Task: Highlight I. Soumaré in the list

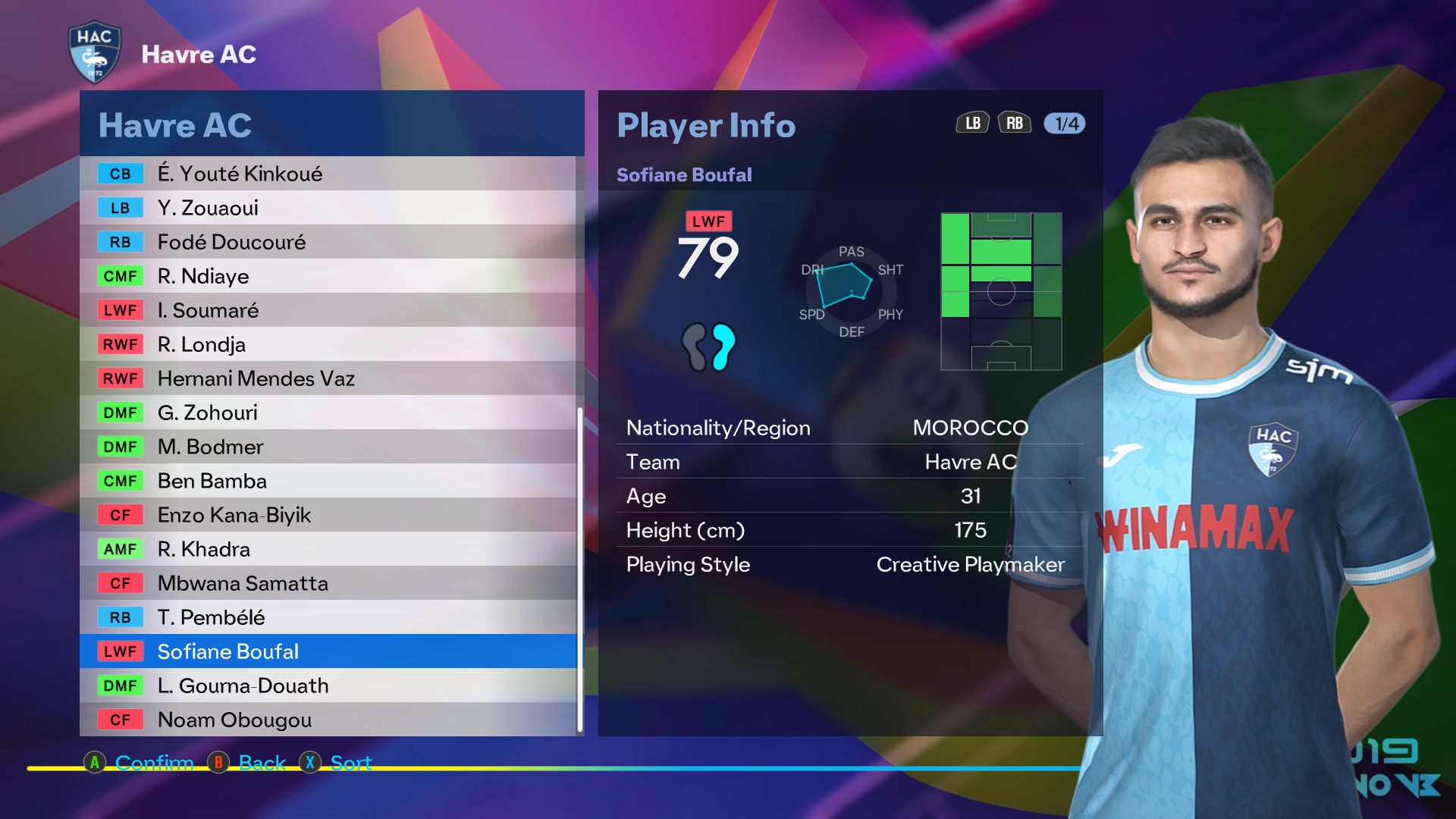Action: pos(328,310)
